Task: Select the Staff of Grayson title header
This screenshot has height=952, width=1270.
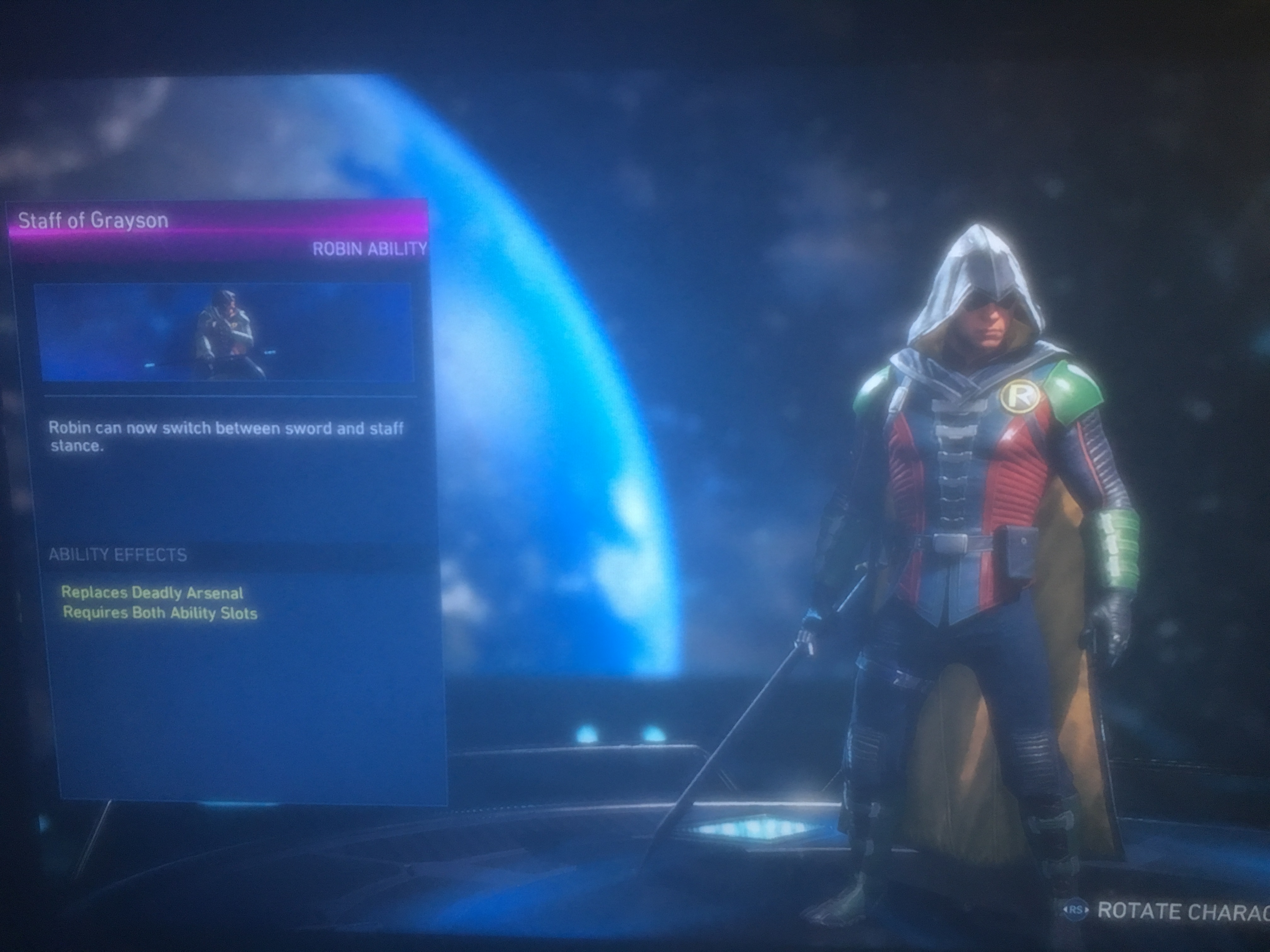Action: tap(94, 221)
